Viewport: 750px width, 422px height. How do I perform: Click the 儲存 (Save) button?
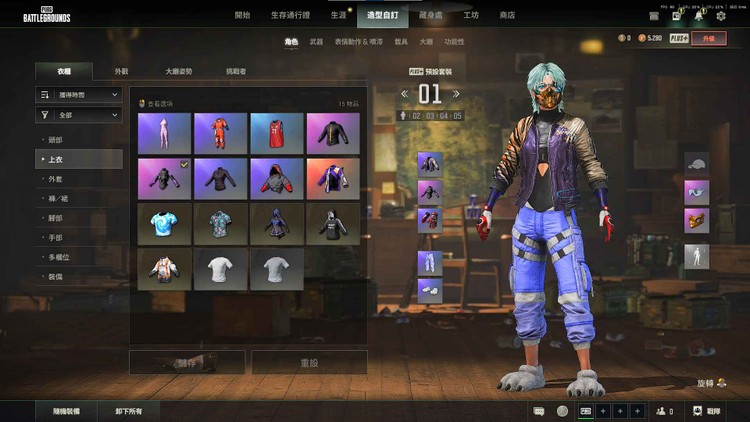pos(187,361)
